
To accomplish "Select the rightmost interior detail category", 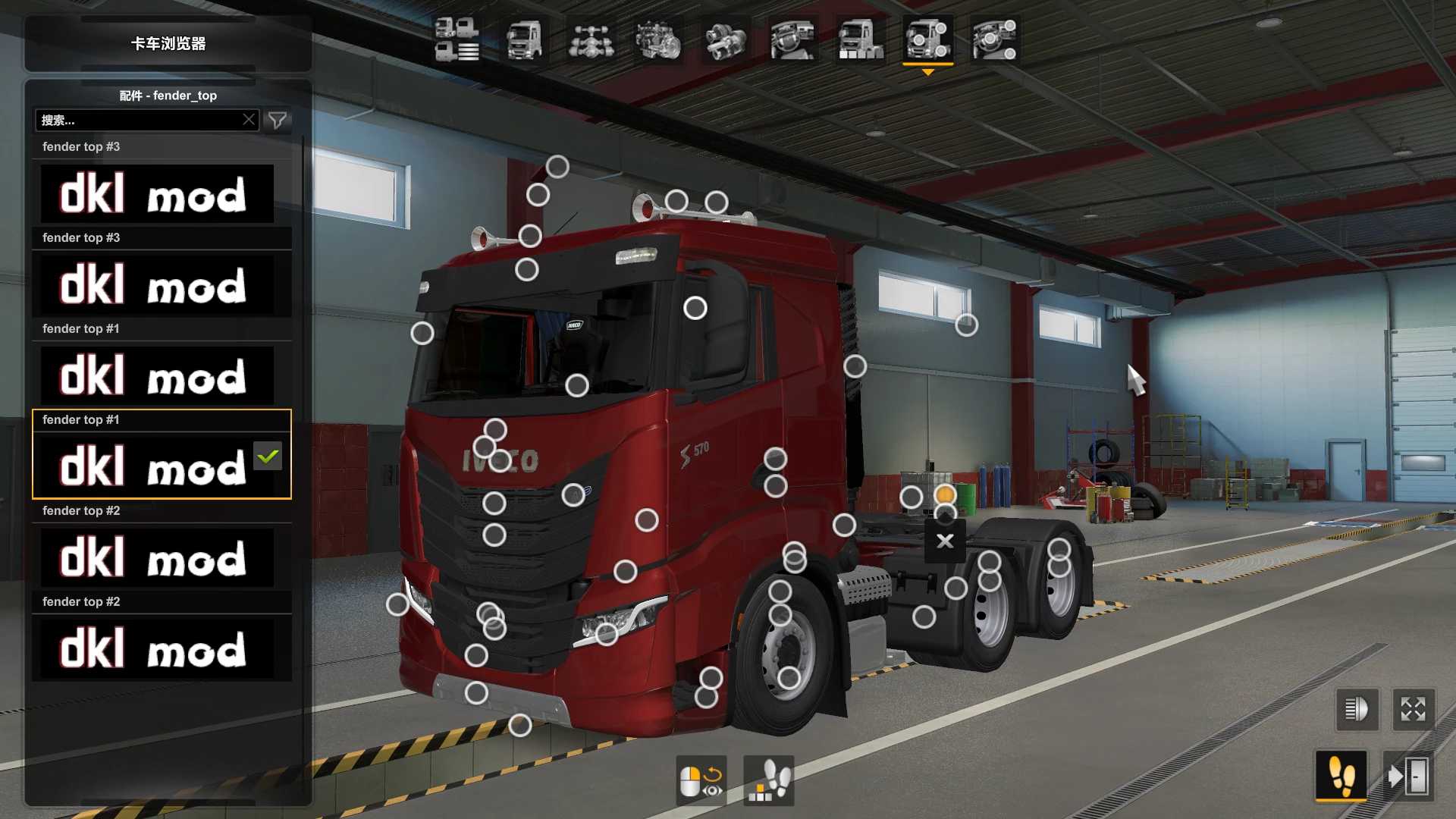I will [x=994, y=42].
